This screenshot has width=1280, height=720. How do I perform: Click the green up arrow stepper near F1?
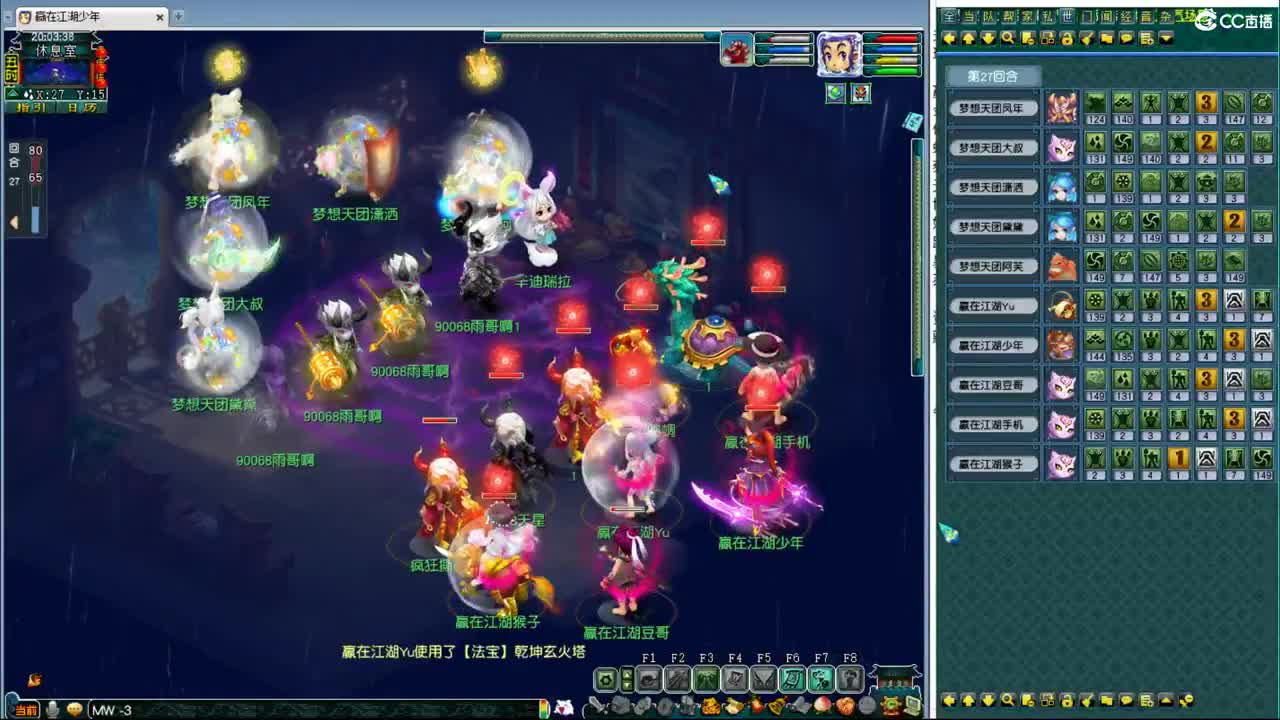(x=627, y=675)
